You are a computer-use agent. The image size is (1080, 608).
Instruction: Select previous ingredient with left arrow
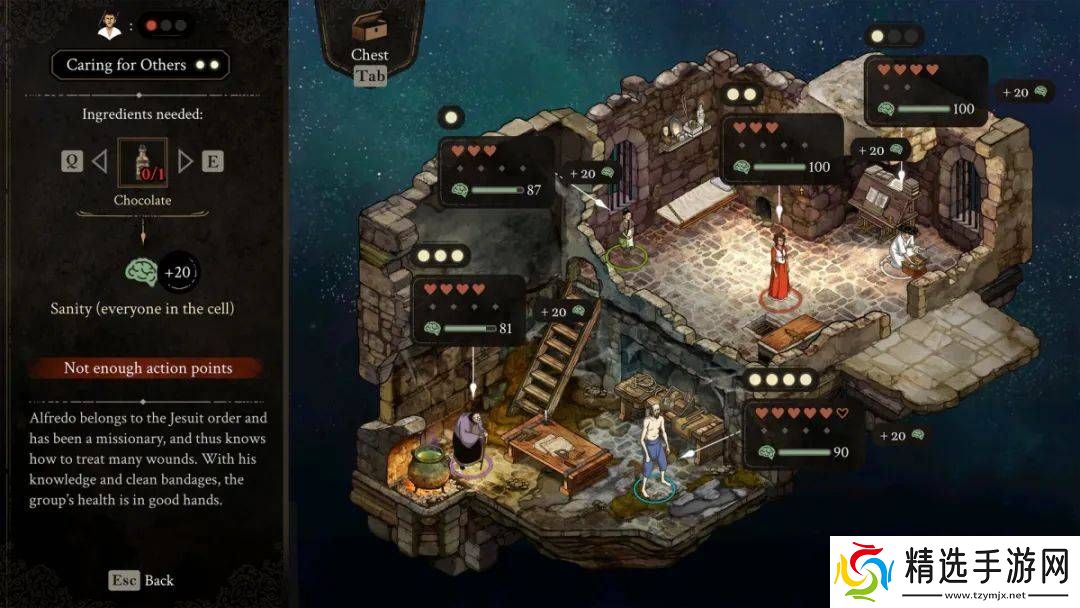point(98,161)
